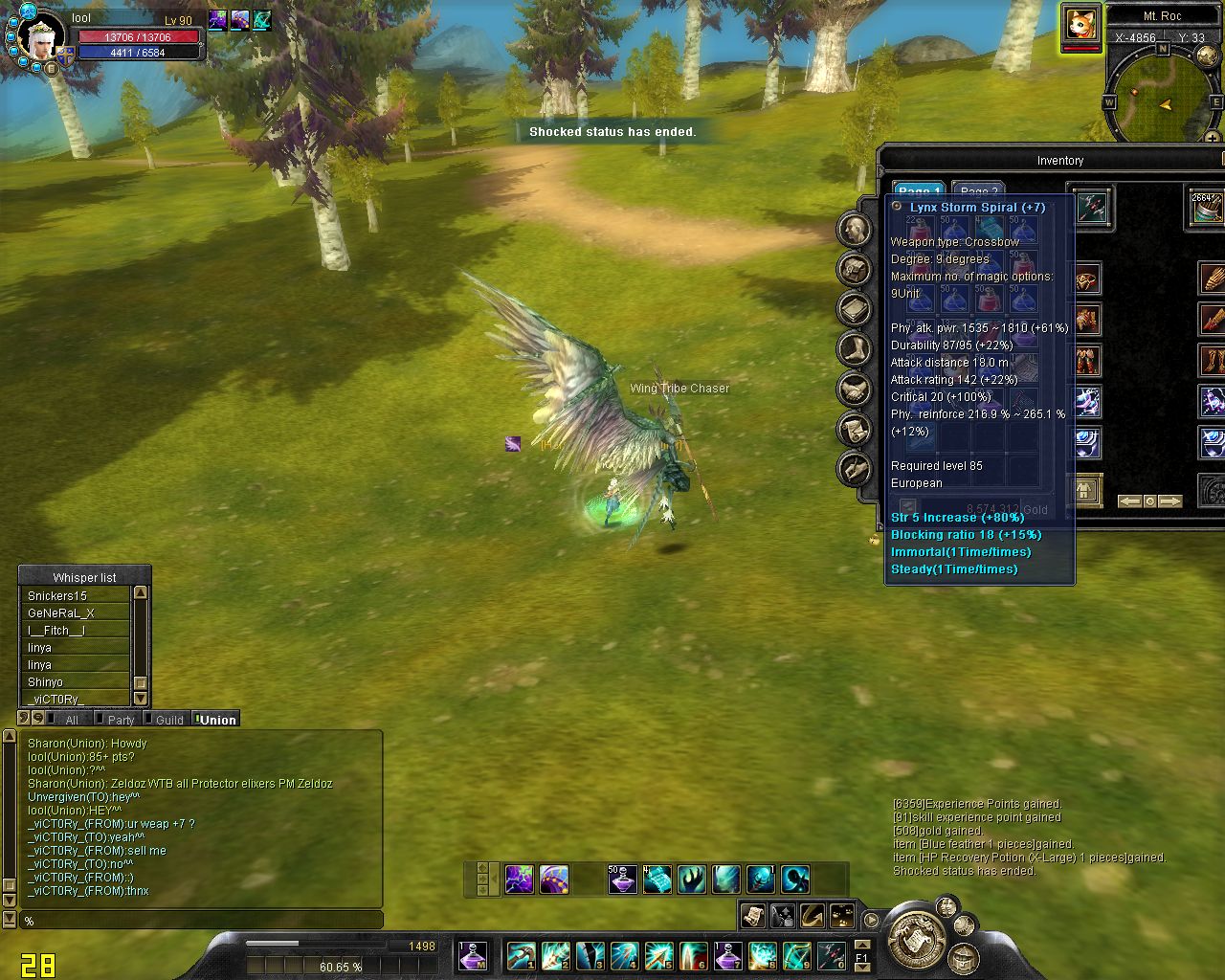The image size is (1225, 980).
Task: Switch to the Party chat tab
Action: pyautogui.click(x=121, y=720)
